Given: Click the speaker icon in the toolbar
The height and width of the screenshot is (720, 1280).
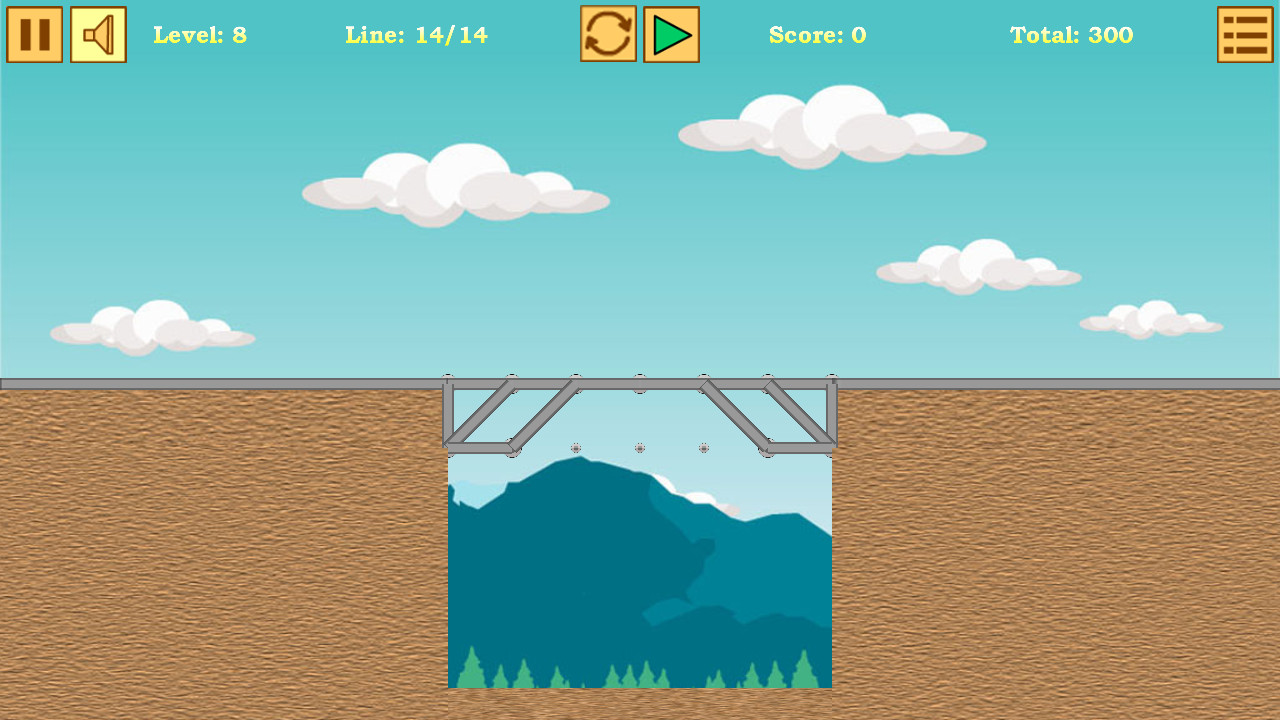Looking at the screenshot, I should tap(98, 34).
